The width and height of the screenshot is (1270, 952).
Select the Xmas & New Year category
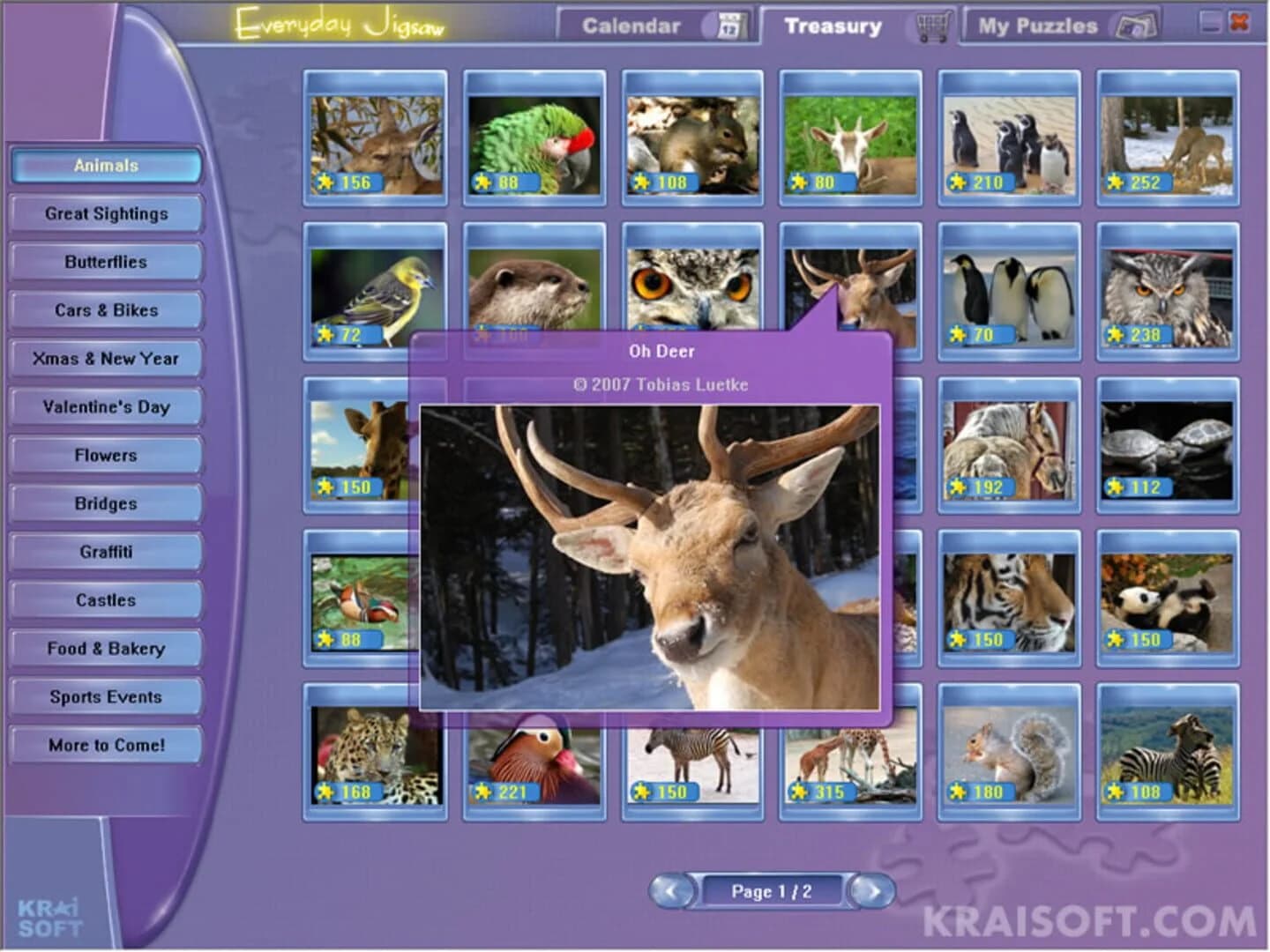tap(105, 358)
